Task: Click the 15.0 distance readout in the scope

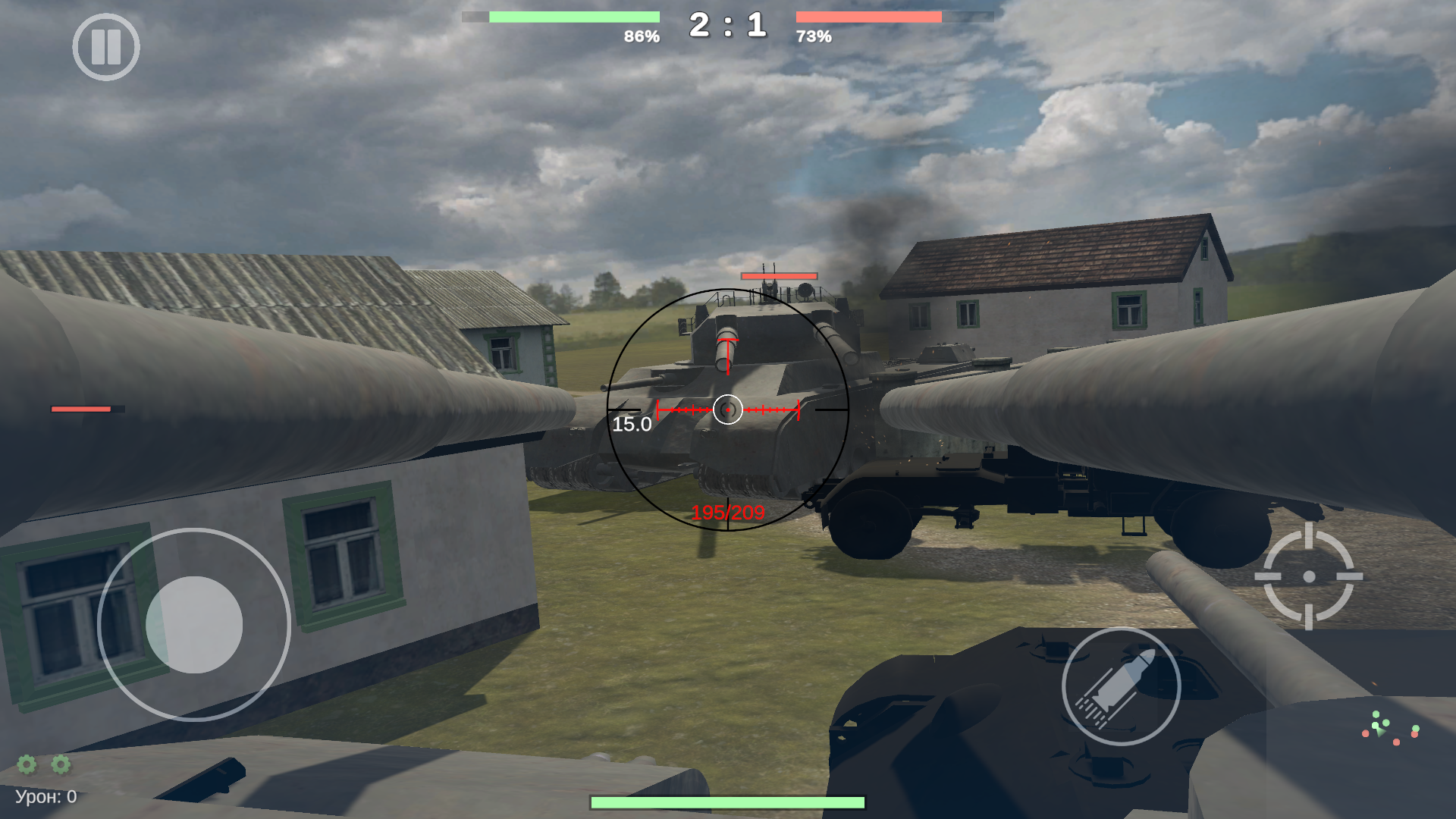Action: click(x=632, y=425)
